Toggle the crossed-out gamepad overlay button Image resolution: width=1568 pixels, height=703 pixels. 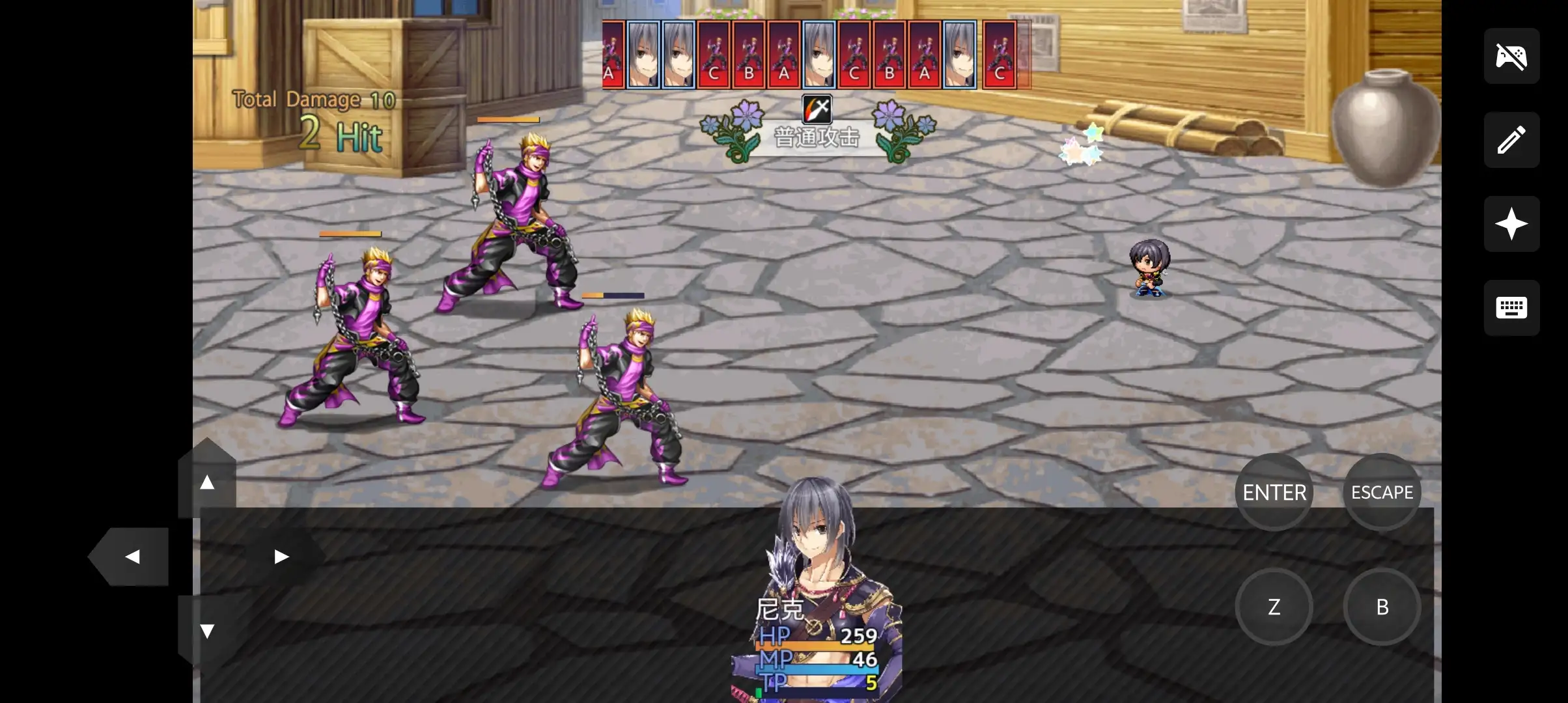pyautogui.click(x=1511, y=56)
